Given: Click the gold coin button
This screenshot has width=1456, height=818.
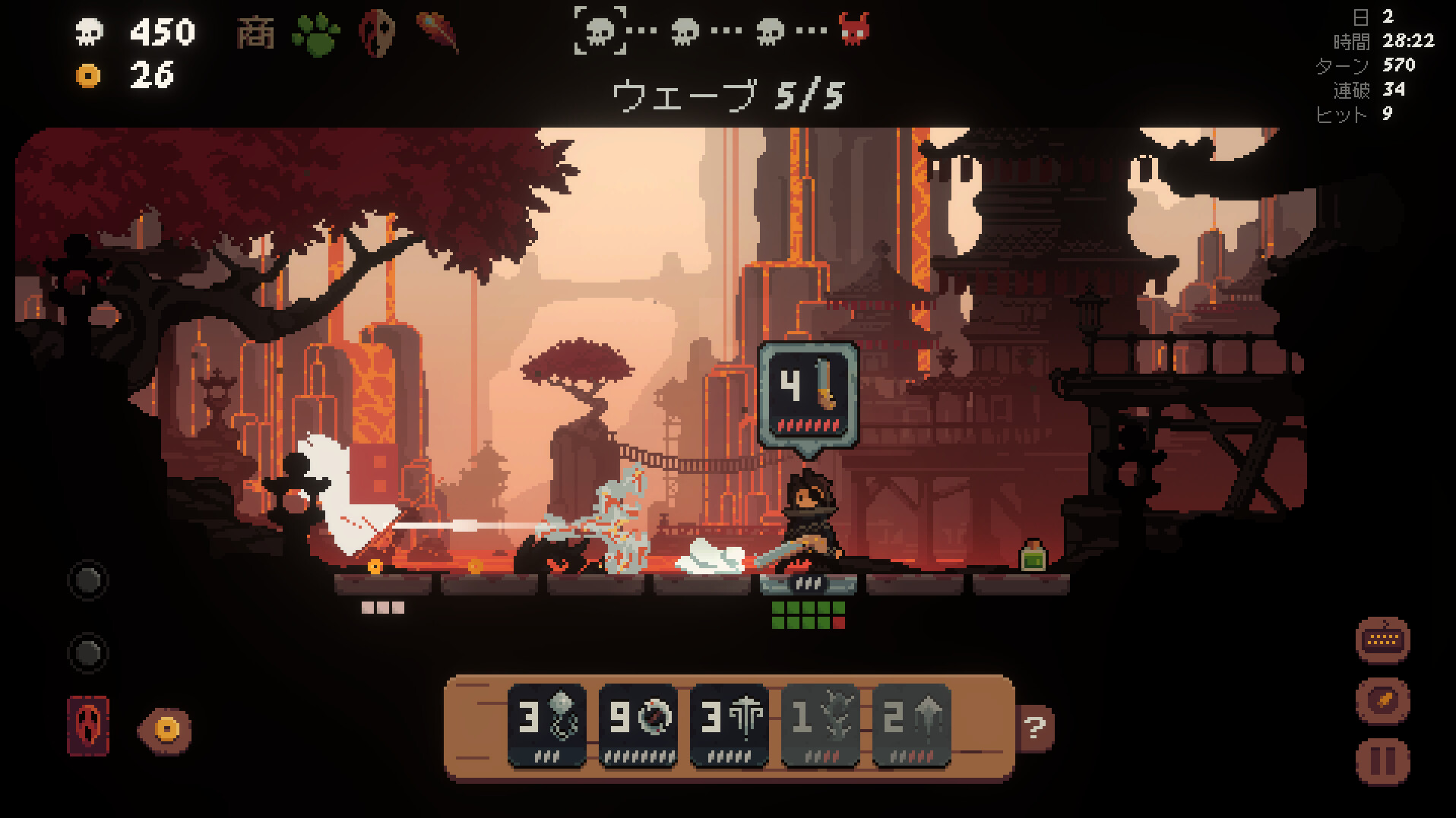Looking at the screenshot, I should click(x=166, y=730).
